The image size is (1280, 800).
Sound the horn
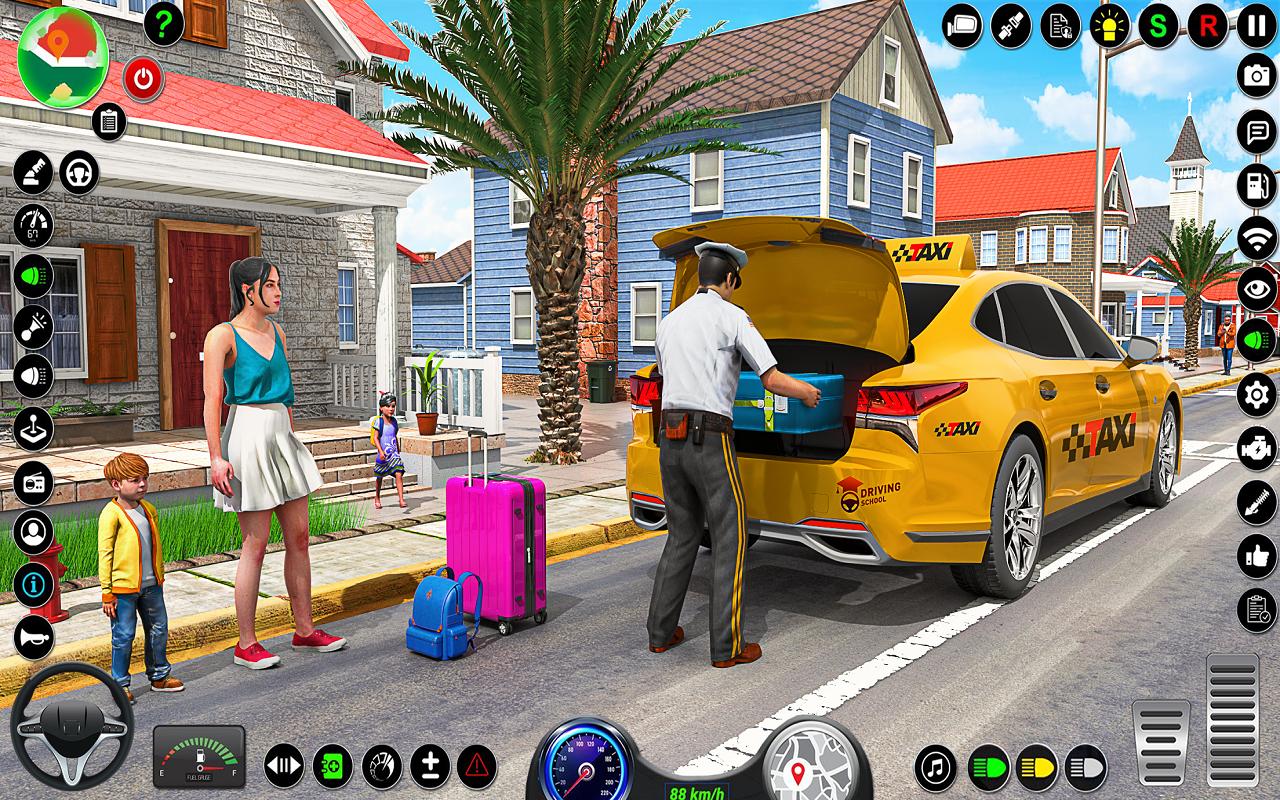pyautogui.click(x=33, y=637)
